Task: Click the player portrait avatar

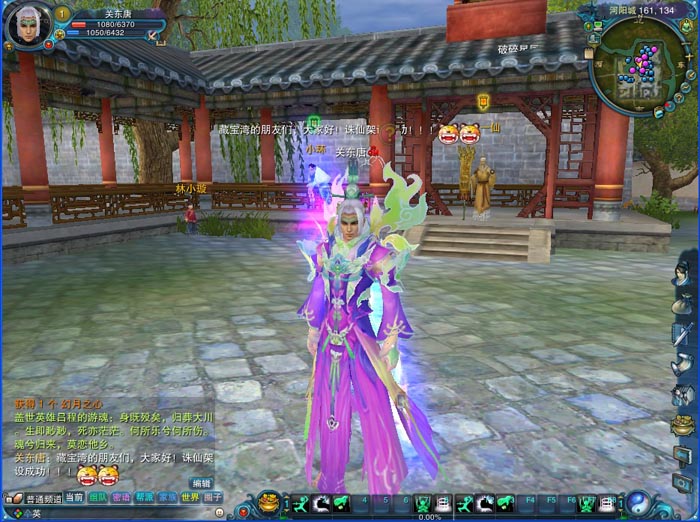Action: [27, 26]
